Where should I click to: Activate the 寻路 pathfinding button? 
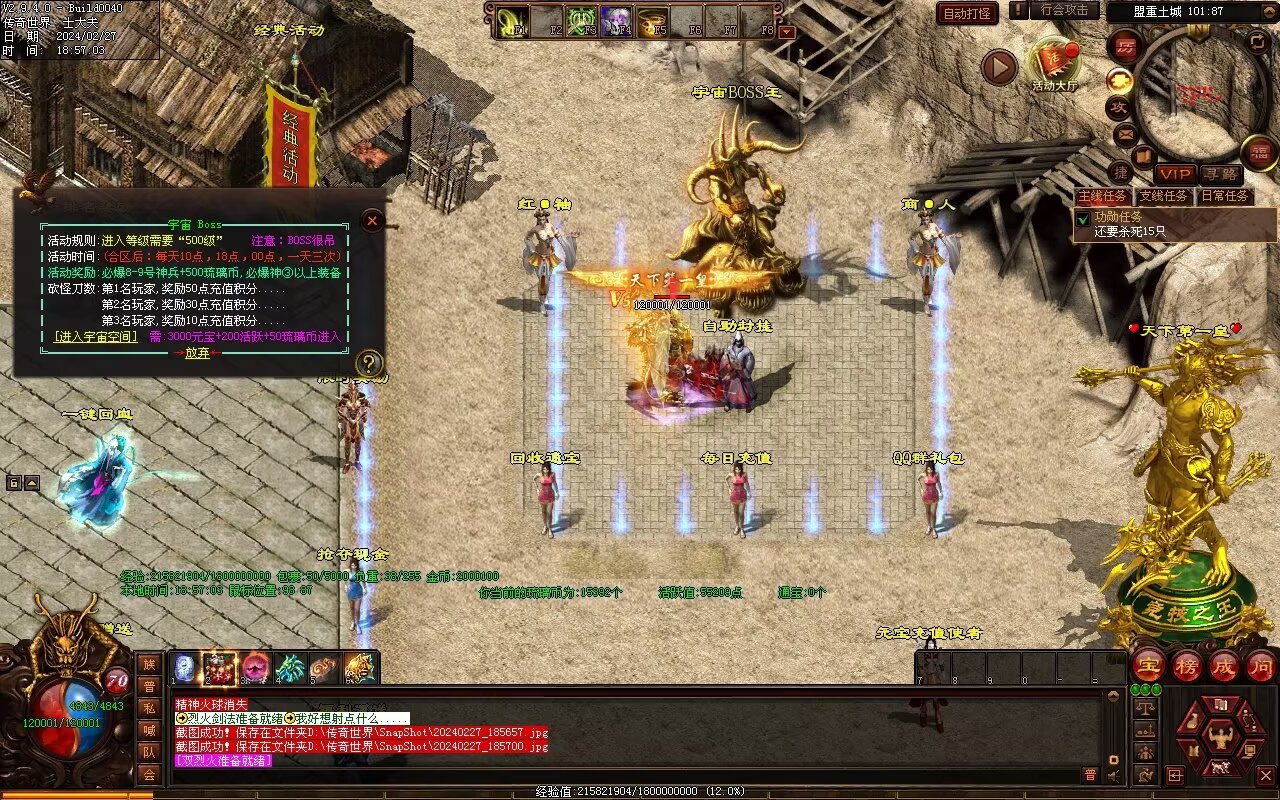[1220, 174]
